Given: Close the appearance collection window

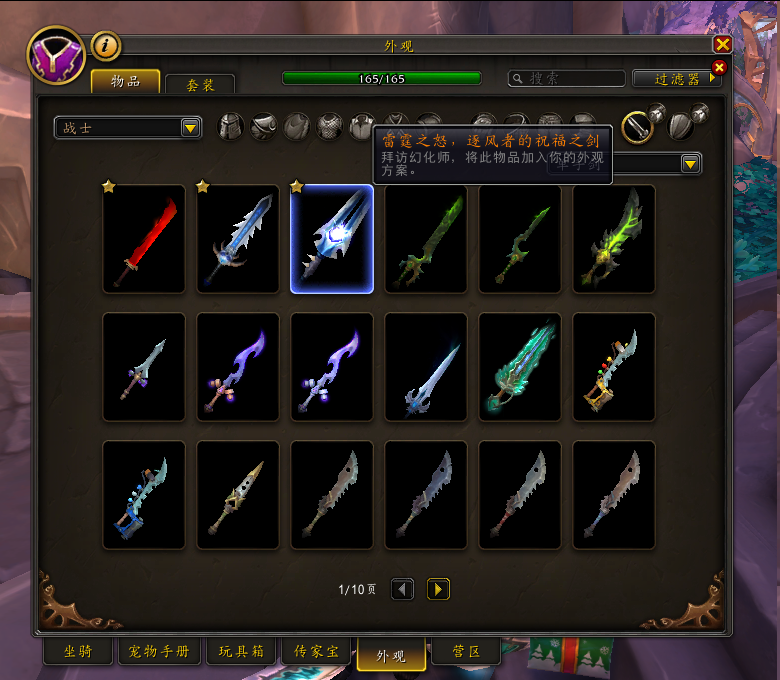Looking at the screenshot, I should click(722, 45).
